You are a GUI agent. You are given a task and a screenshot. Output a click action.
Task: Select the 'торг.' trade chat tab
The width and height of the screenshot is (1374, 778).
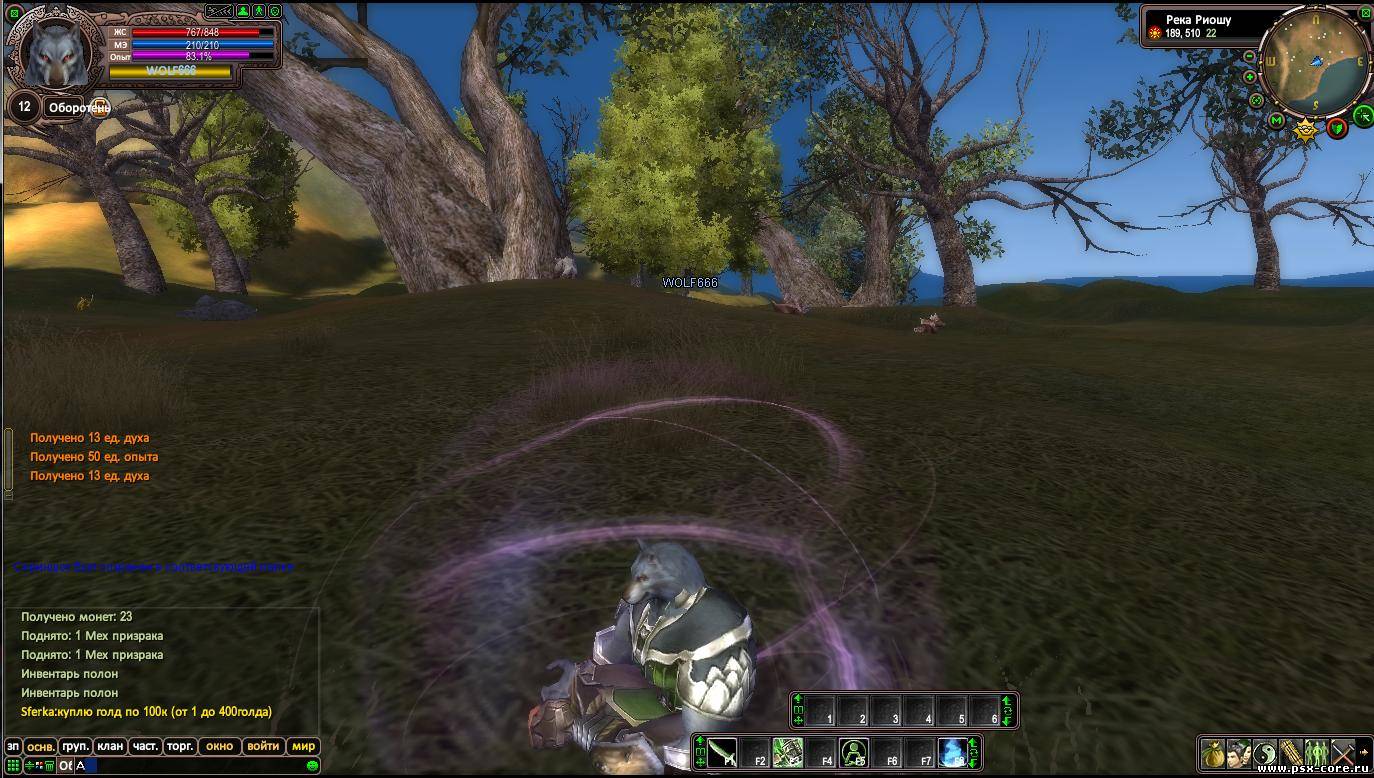(x=180, y=746)
